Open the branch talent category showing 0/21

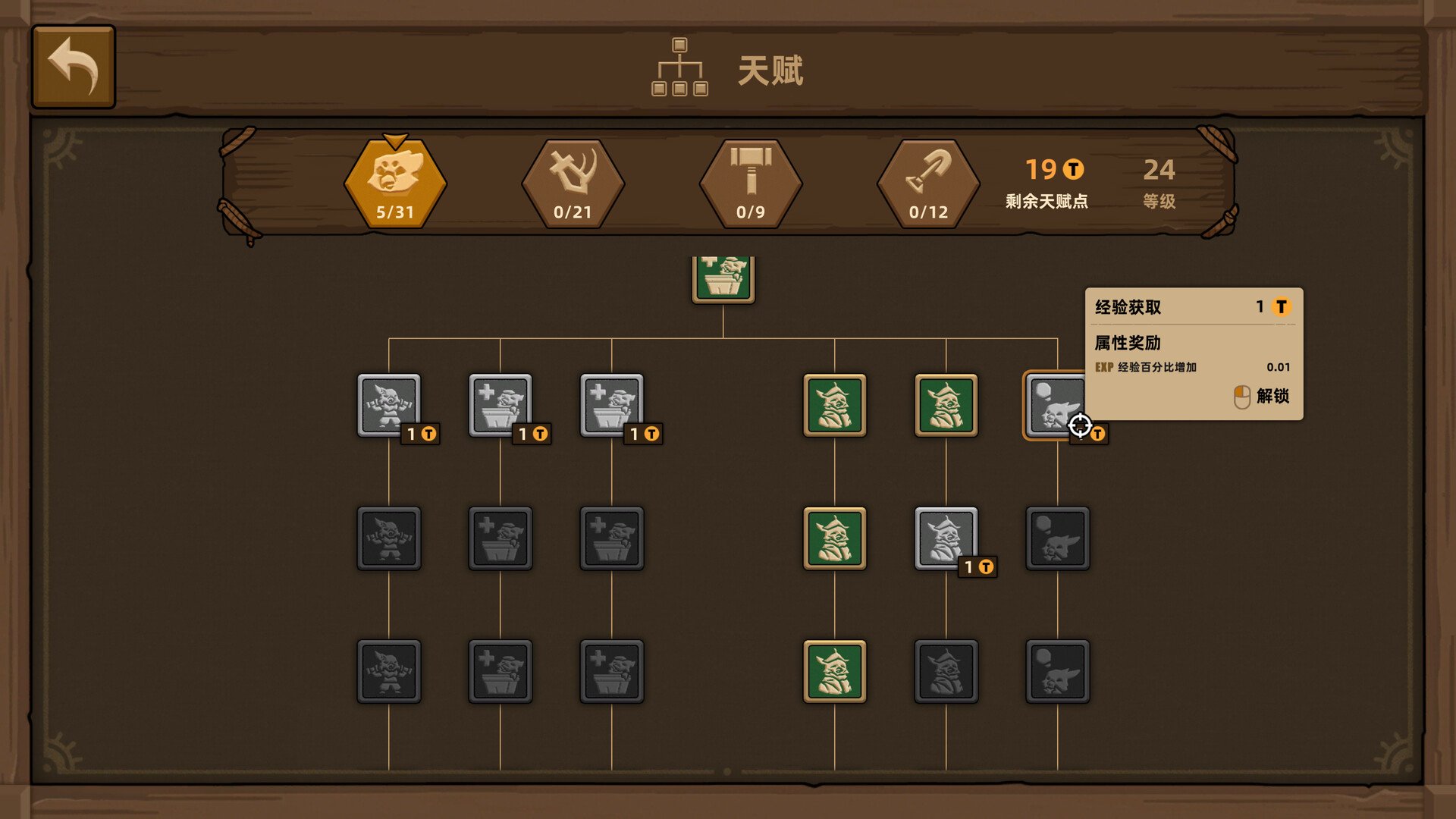[573, 182]
